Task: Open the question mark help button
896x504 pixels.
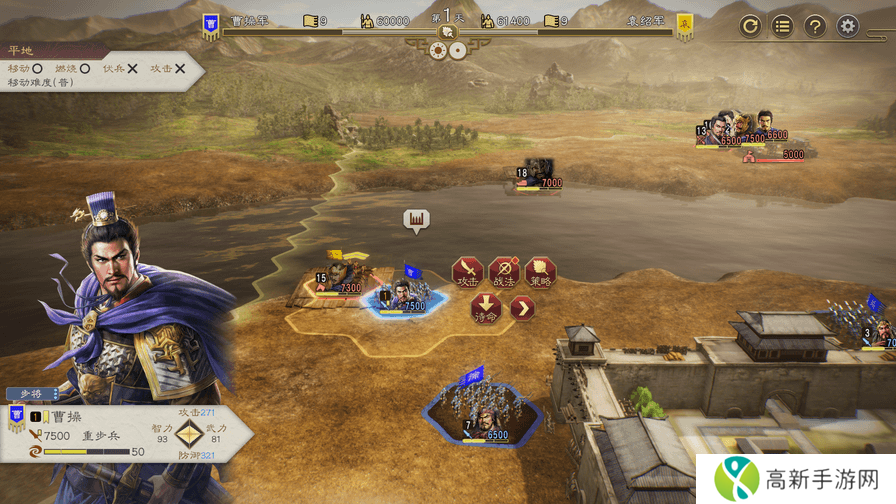Action: 815,26
